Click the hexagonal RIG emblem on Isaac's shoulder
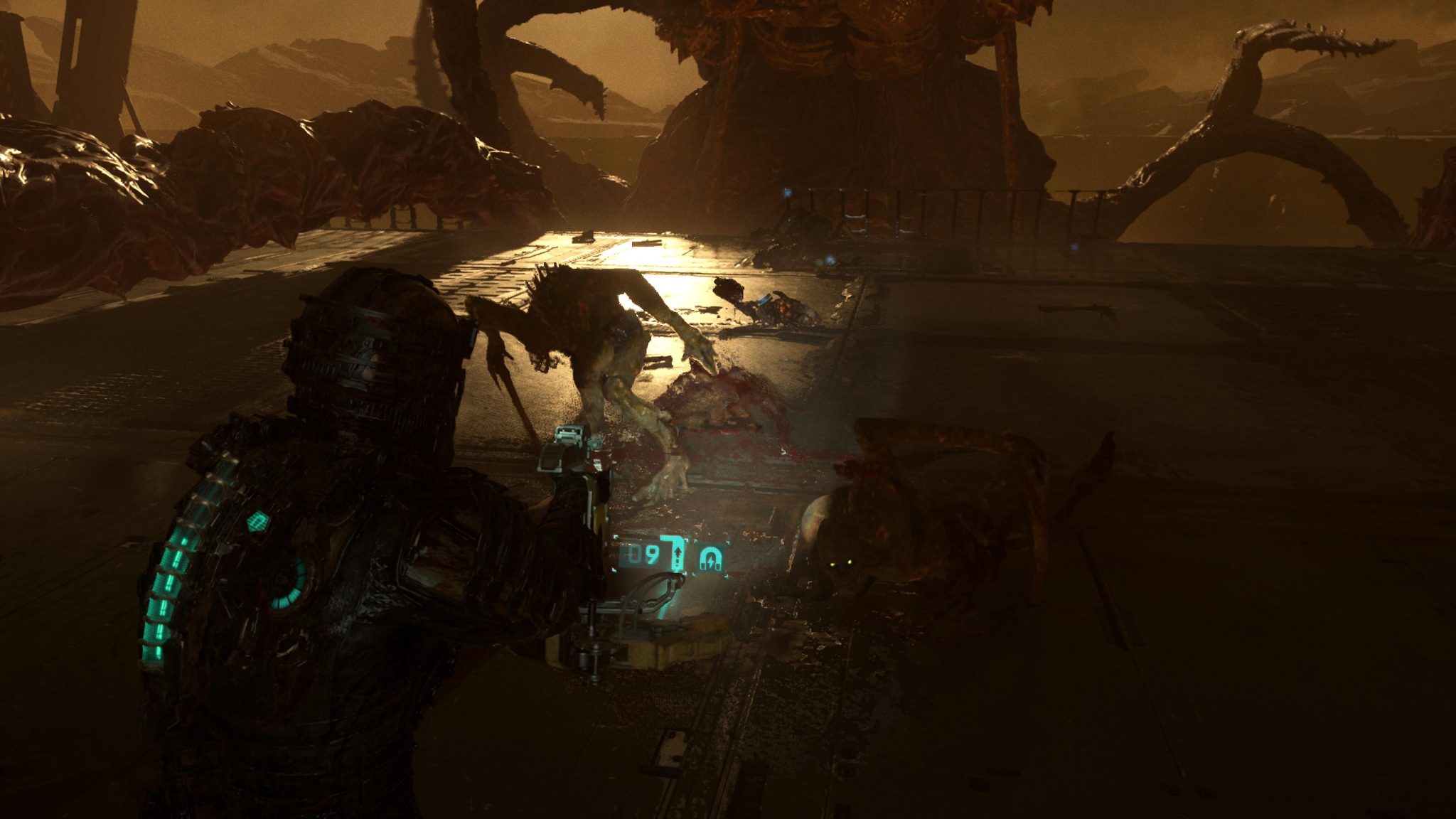Screen dimensions: 1456x819 click(x=258, y=521)
